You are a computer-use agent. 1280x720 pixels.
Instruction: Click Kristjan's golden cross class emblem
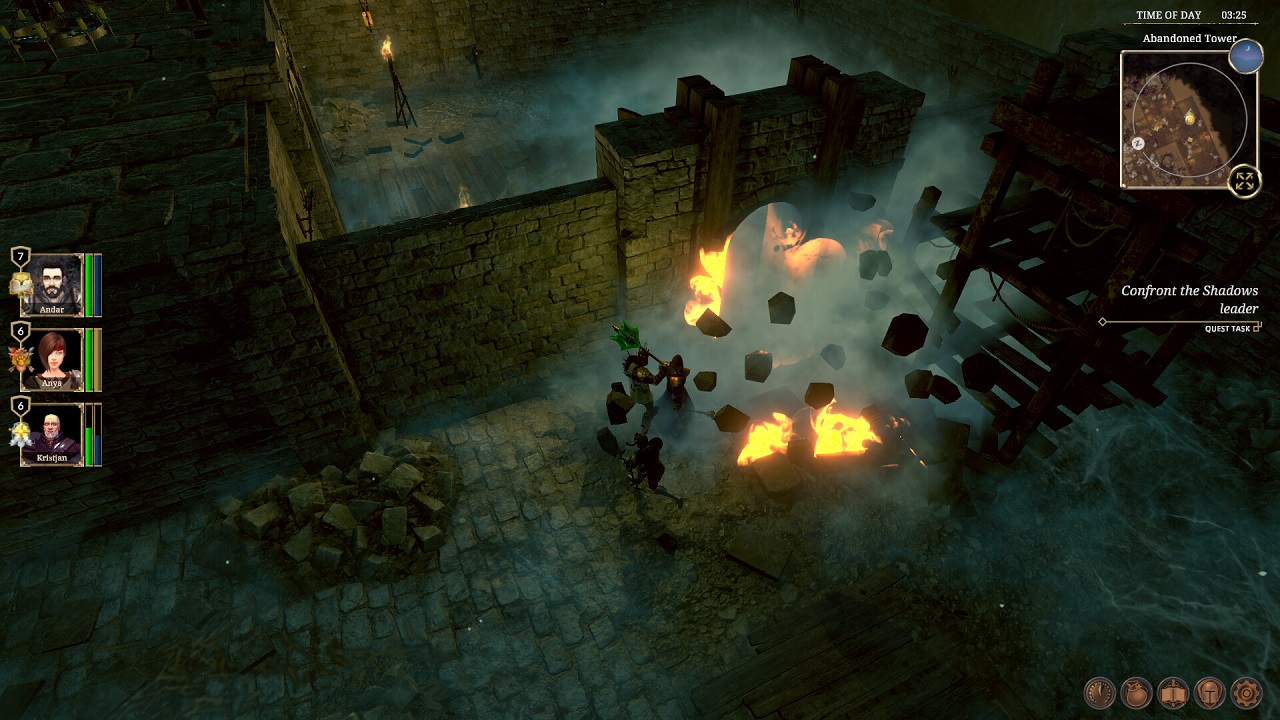click(18, 434)
